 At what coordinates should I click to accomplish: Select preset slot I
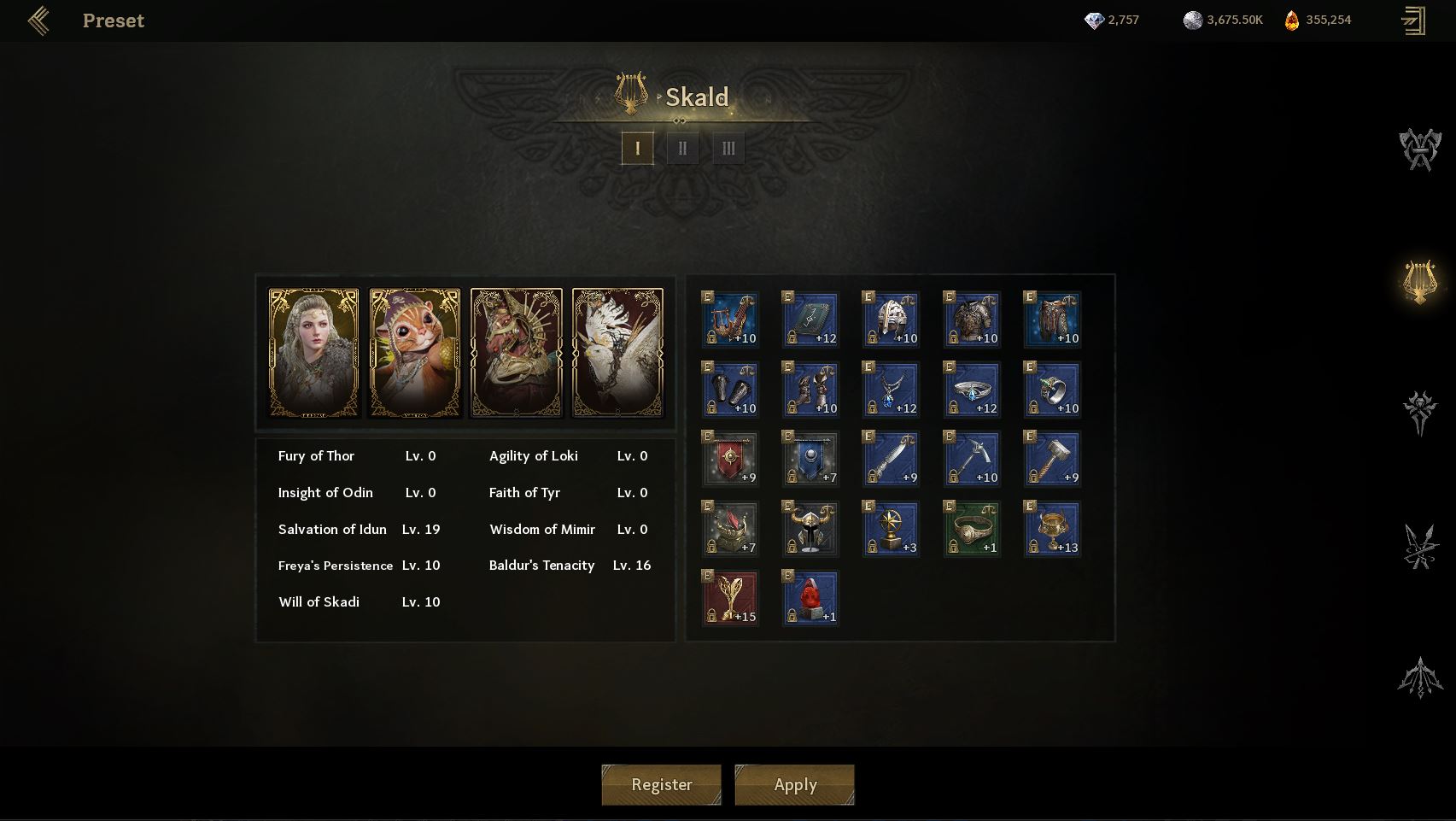click(637, 149)
